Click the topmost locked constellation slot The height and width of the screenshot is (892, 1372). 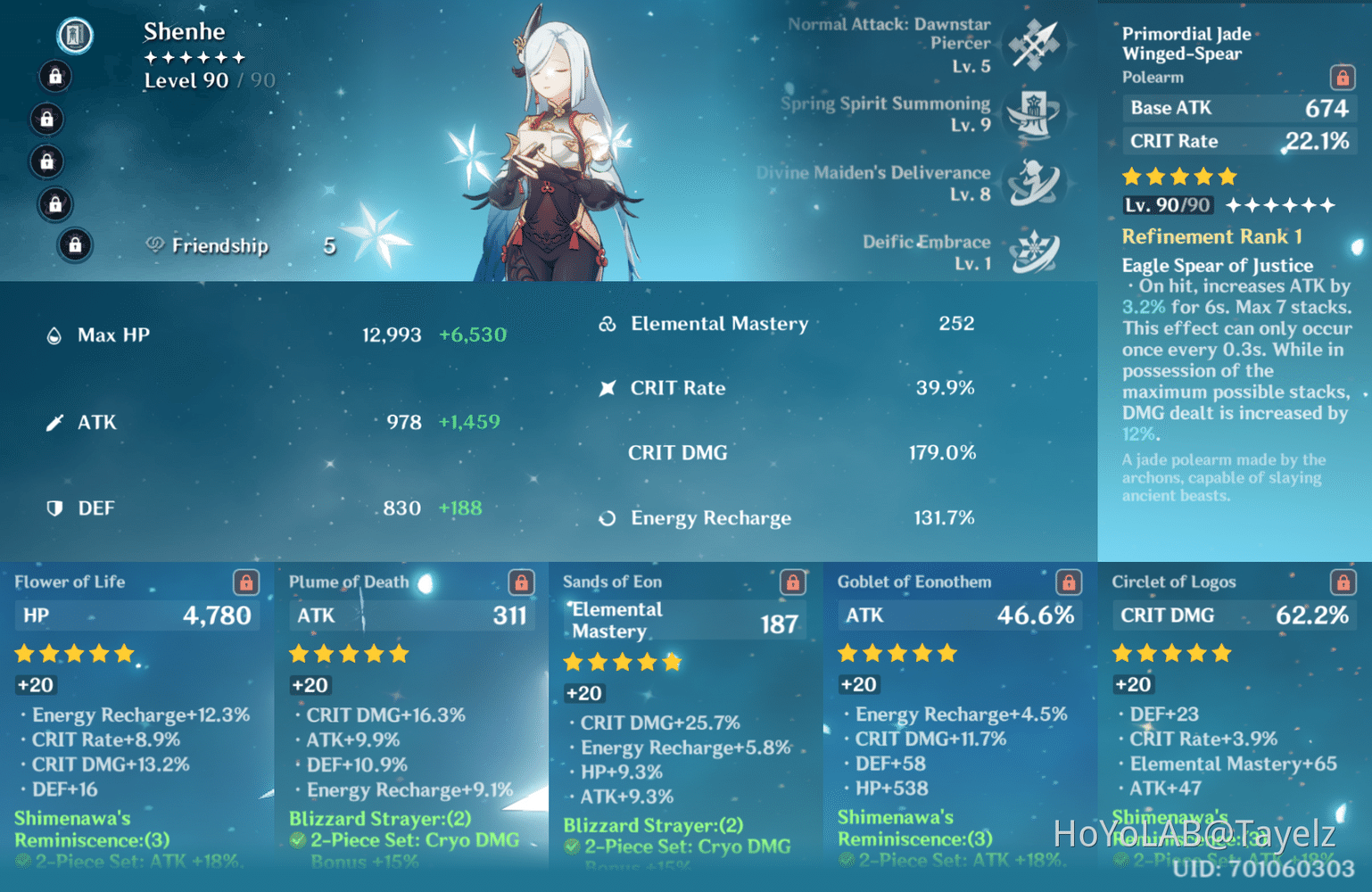click(55, 77)
